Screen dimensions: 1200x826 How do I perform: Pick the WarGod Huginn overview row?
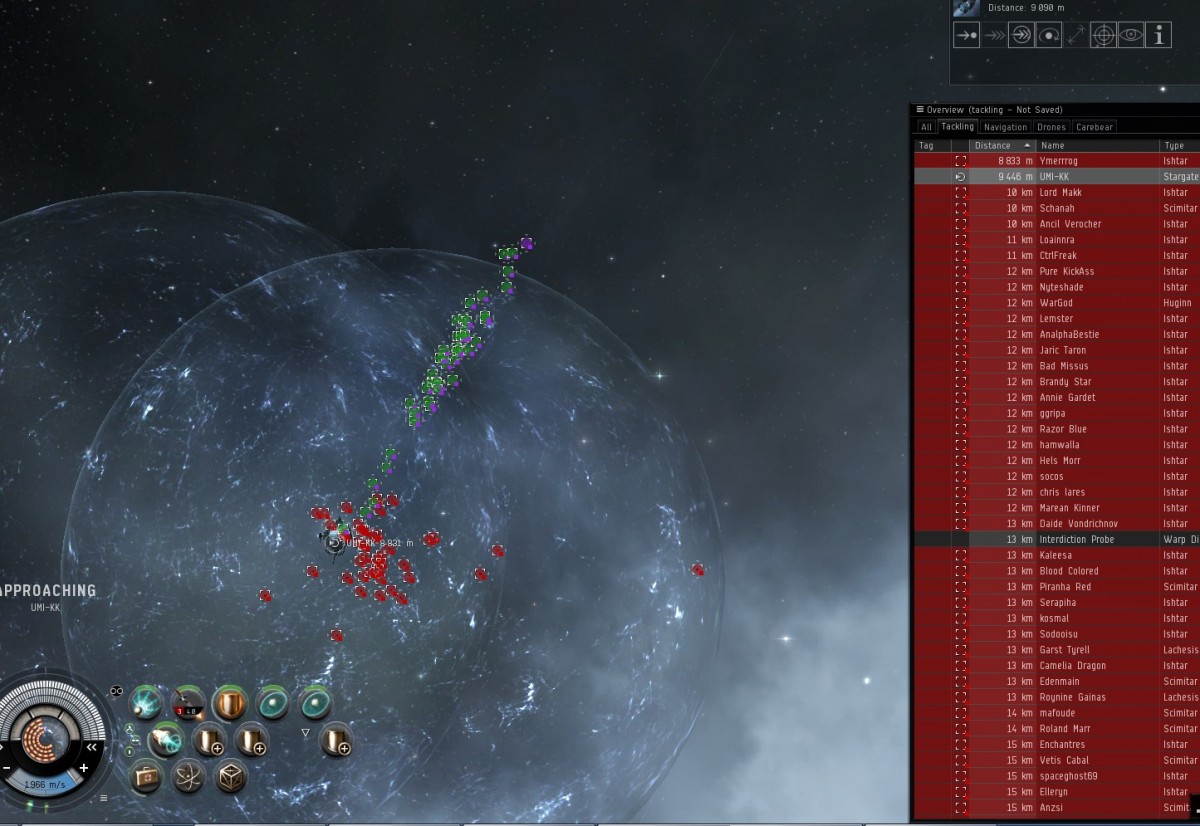click(x=1058, y=303)
